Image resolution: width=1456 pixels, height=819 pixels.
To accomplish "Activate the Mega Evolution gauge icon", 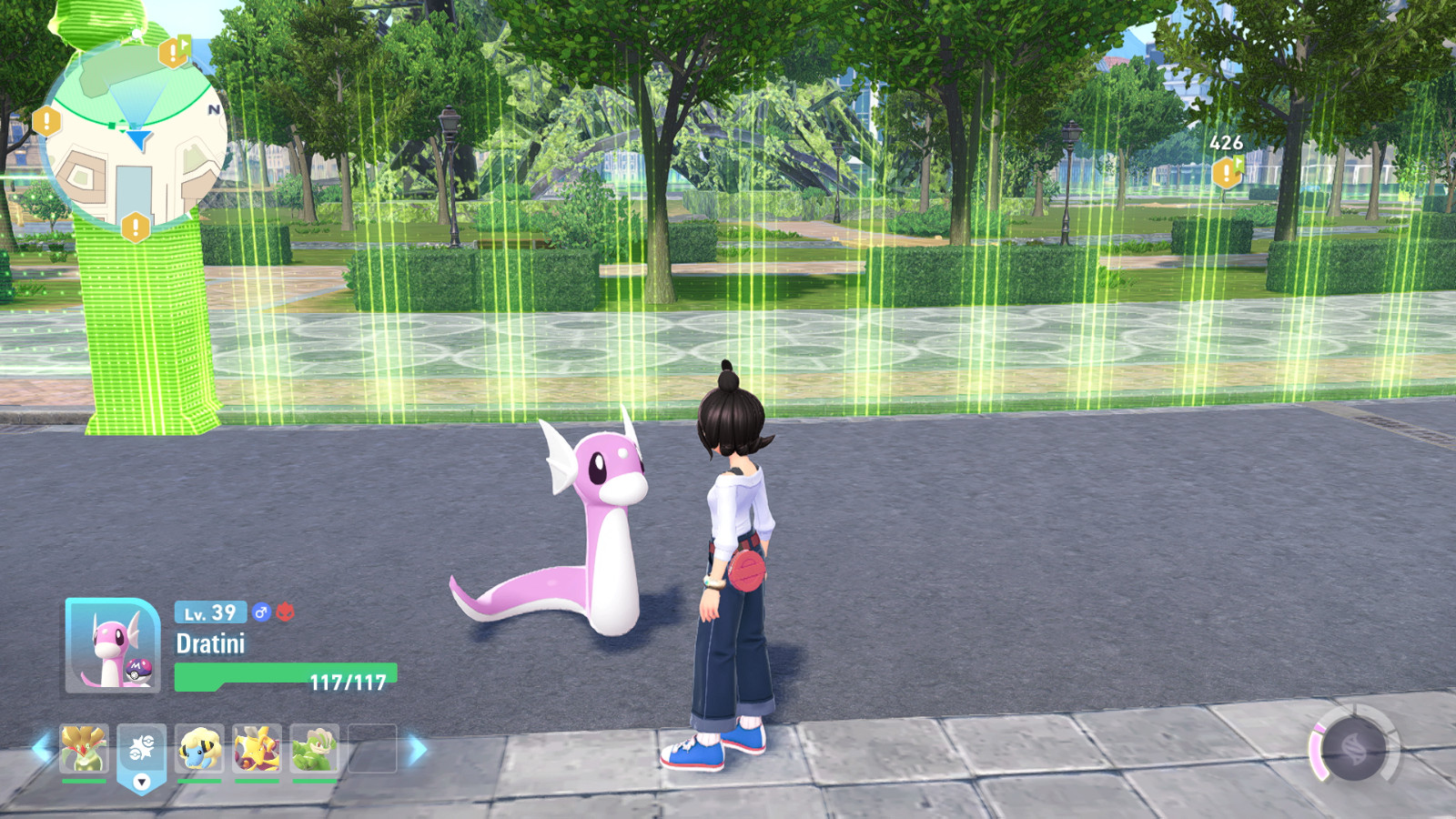I will 1353,748.
